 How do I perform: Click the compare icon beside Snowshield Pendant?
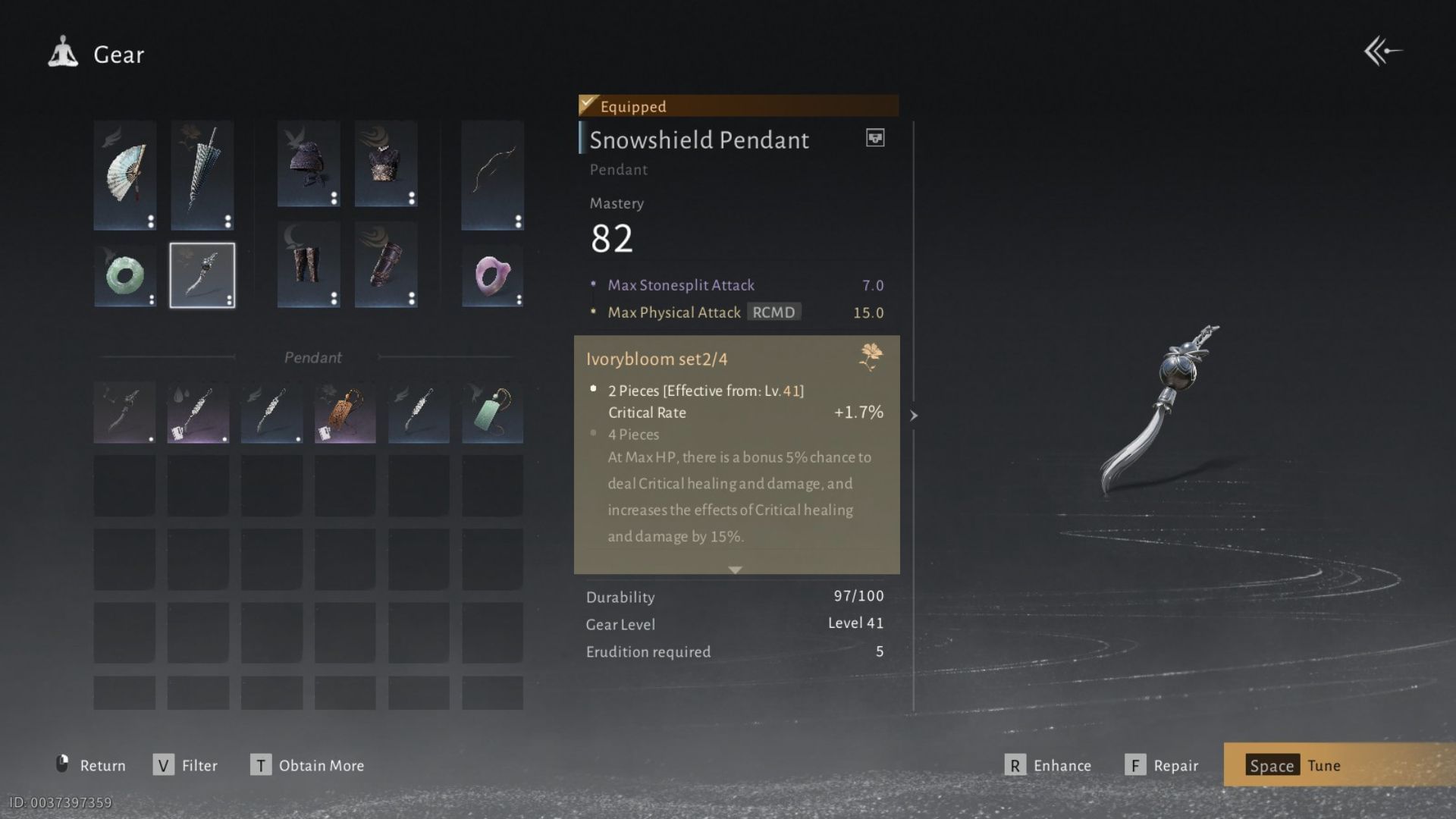click(874, 138)
